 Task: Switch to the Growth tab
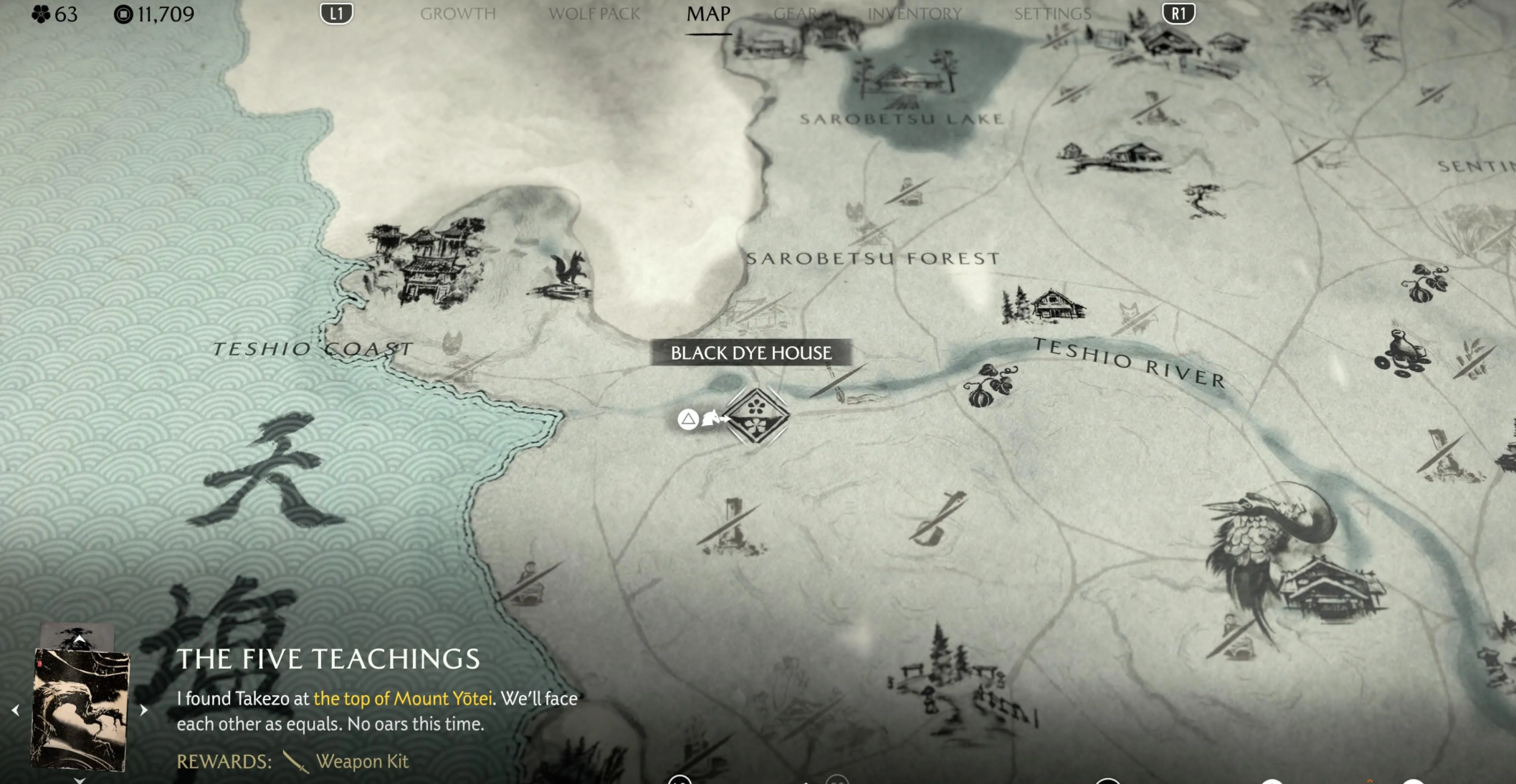click(457, 14)
